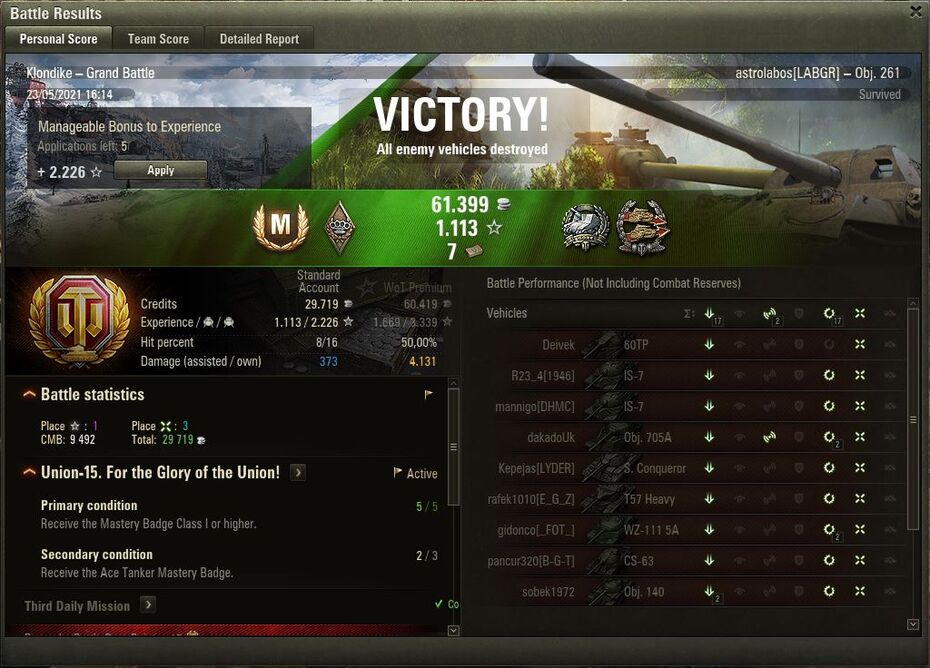Open the Third Daily Mission arrow button

click(x=147, y=605)
